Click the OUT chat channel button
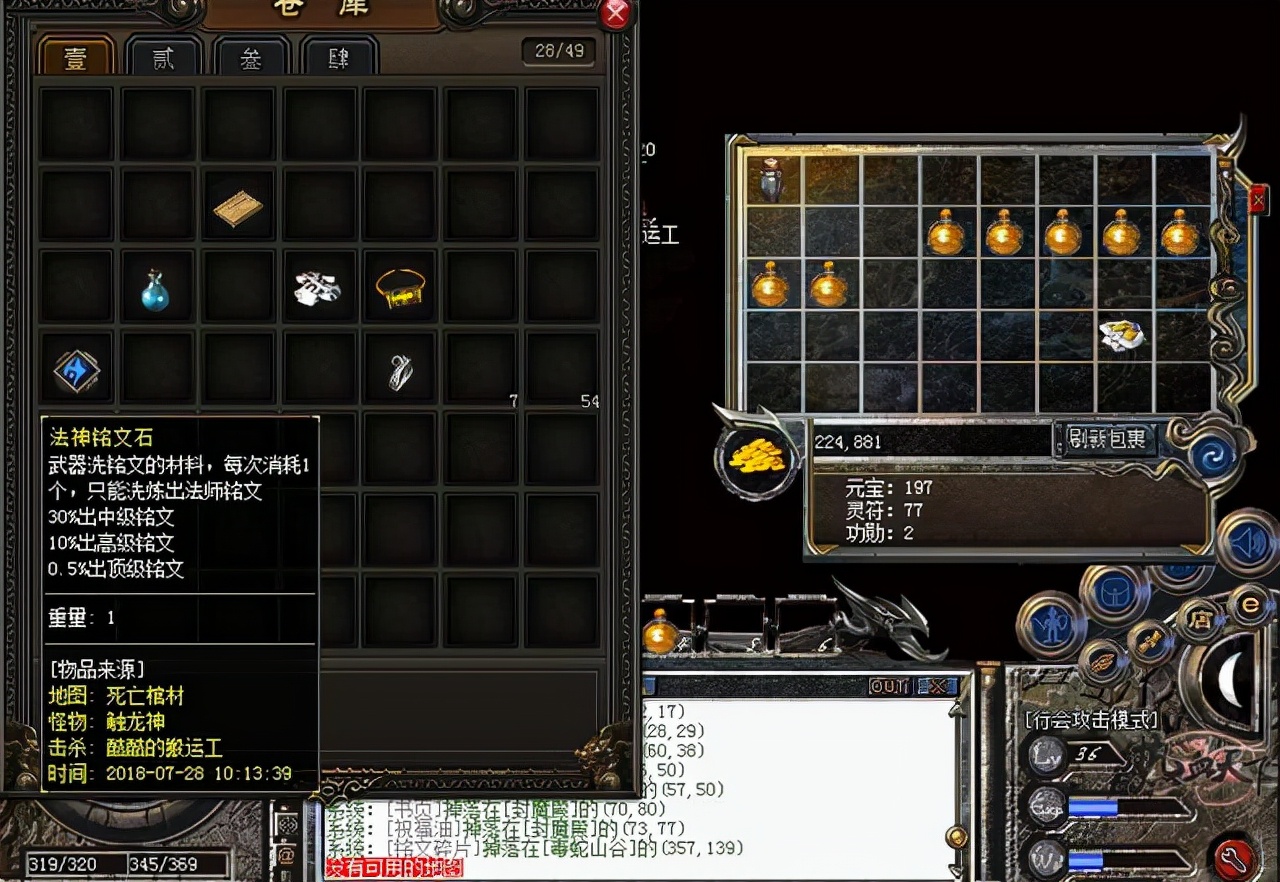The width and height of the screenshot is (1280, 882). [888, 687]
